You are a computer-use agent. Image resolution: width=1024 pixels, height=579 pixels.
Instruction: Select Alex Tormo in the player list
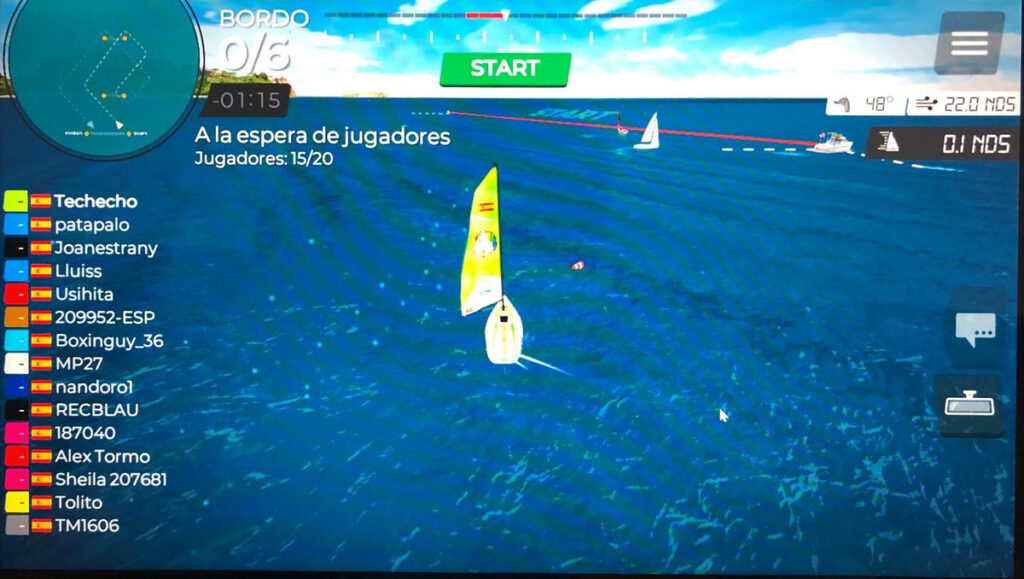point(102,456)
